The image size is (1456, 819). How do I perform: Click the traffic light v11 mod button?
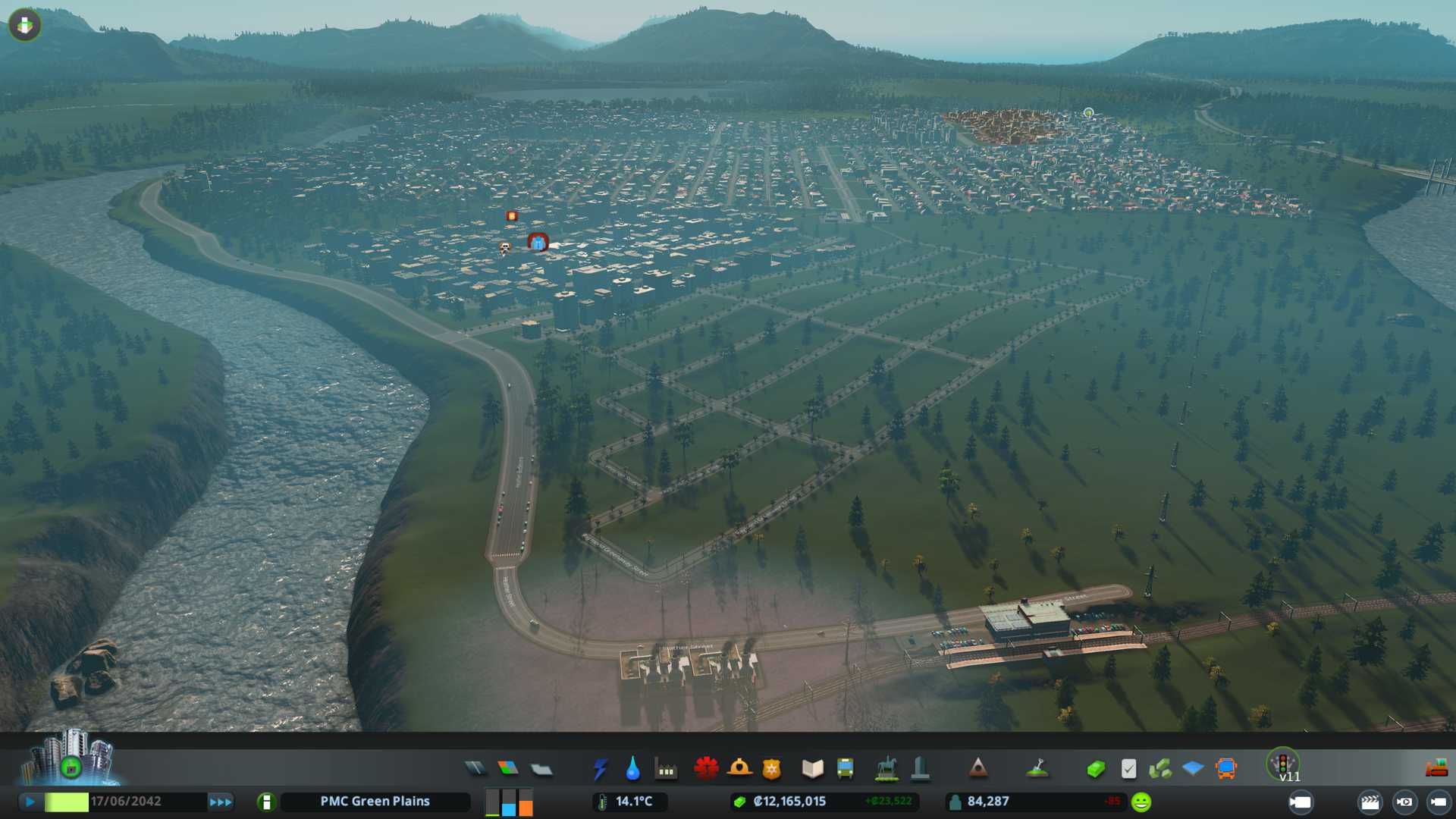click(x=1283, y=764)
